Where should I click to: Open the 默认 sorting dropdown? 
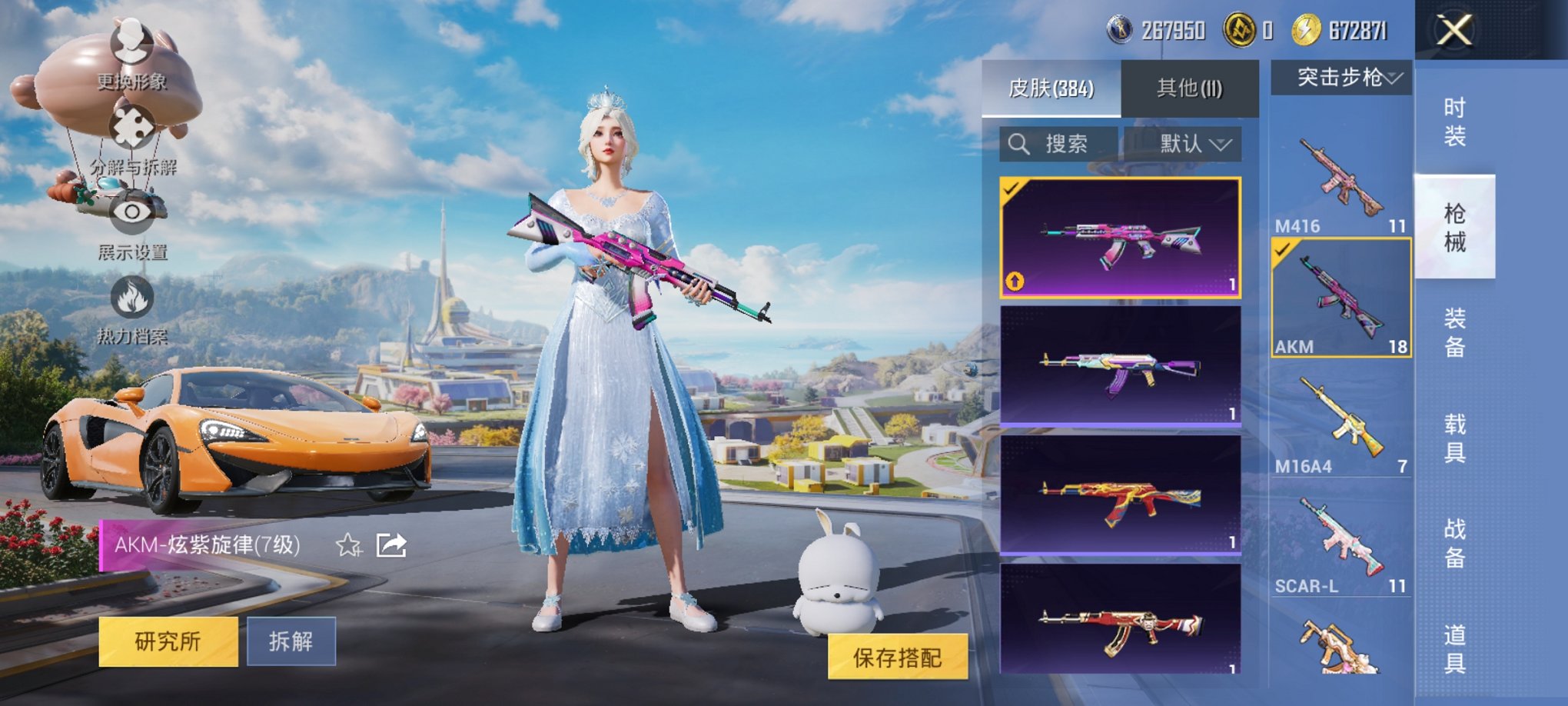[1190, 143]
